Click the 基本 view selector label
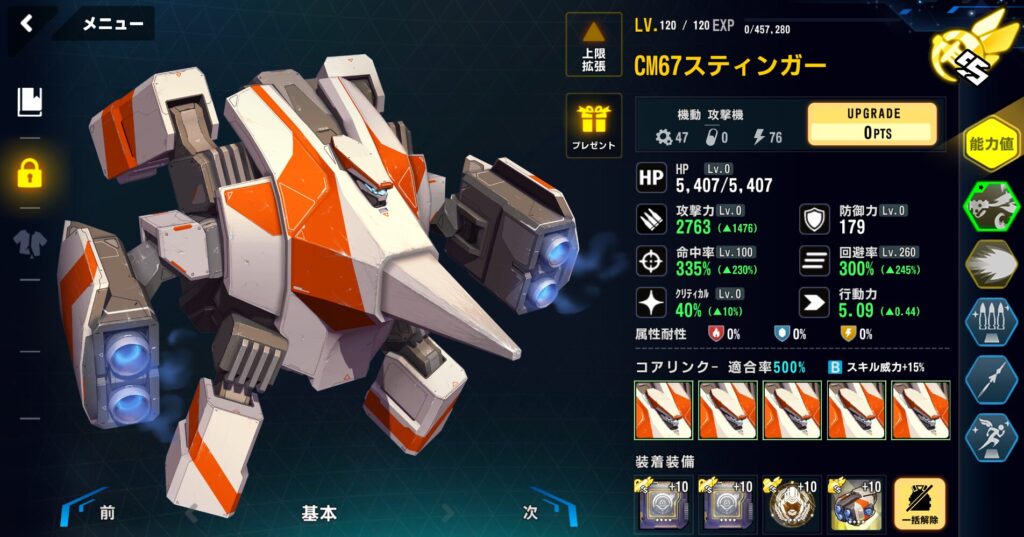1024x537 pixels. (x=319, y=514)
